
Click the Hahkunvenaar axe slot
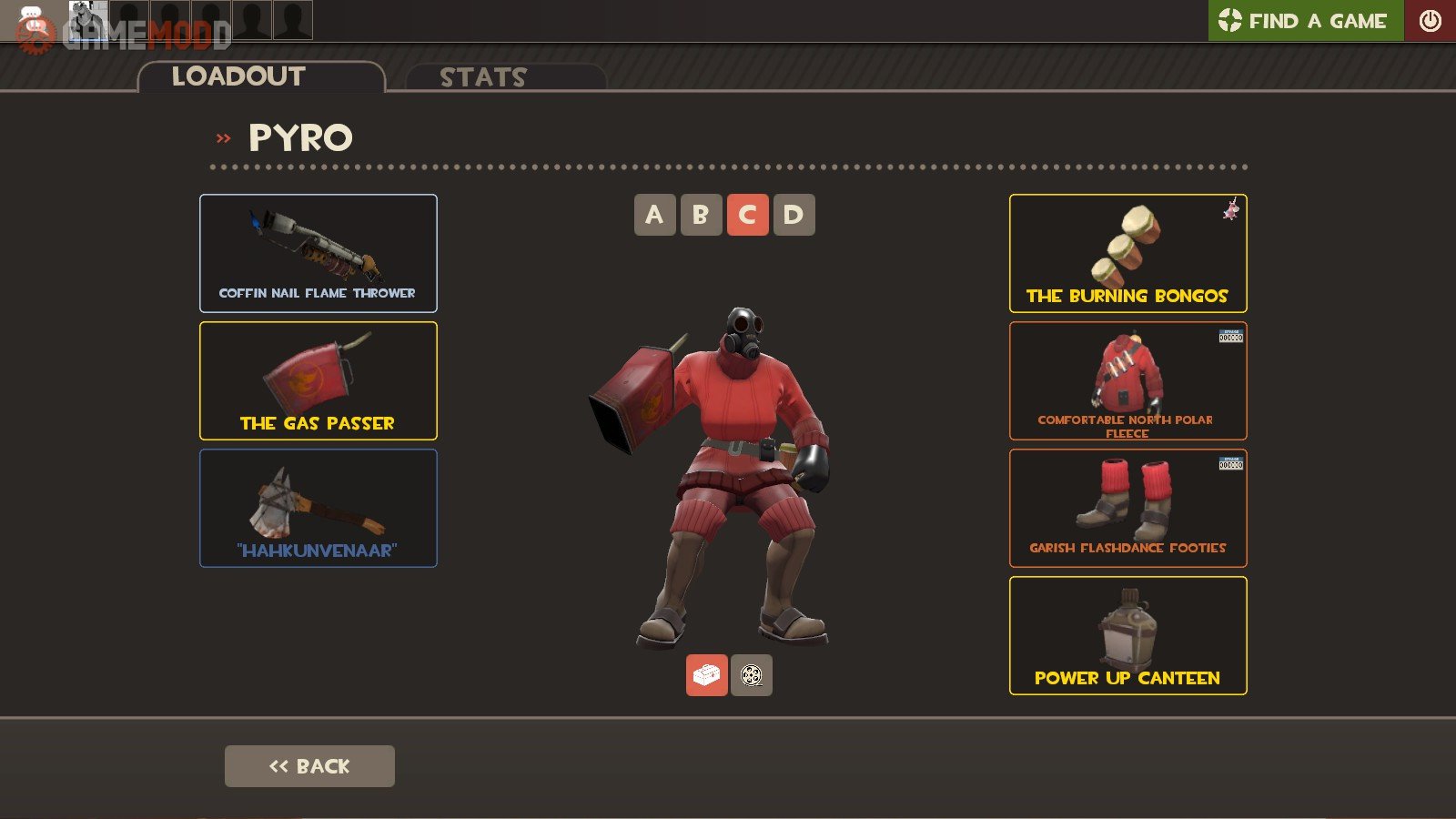tap(318, 508)
